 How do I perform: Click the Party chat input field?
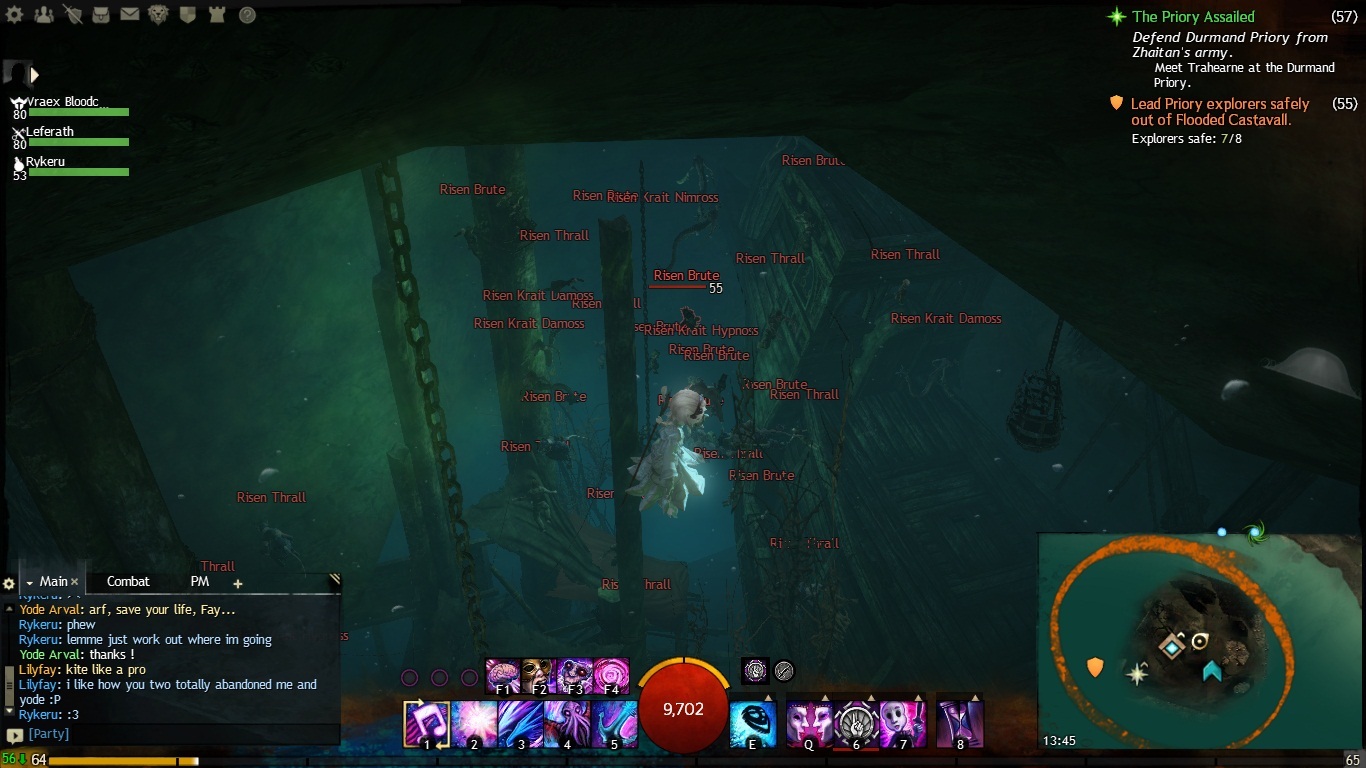pyautogui.click(x=180, y=734)
